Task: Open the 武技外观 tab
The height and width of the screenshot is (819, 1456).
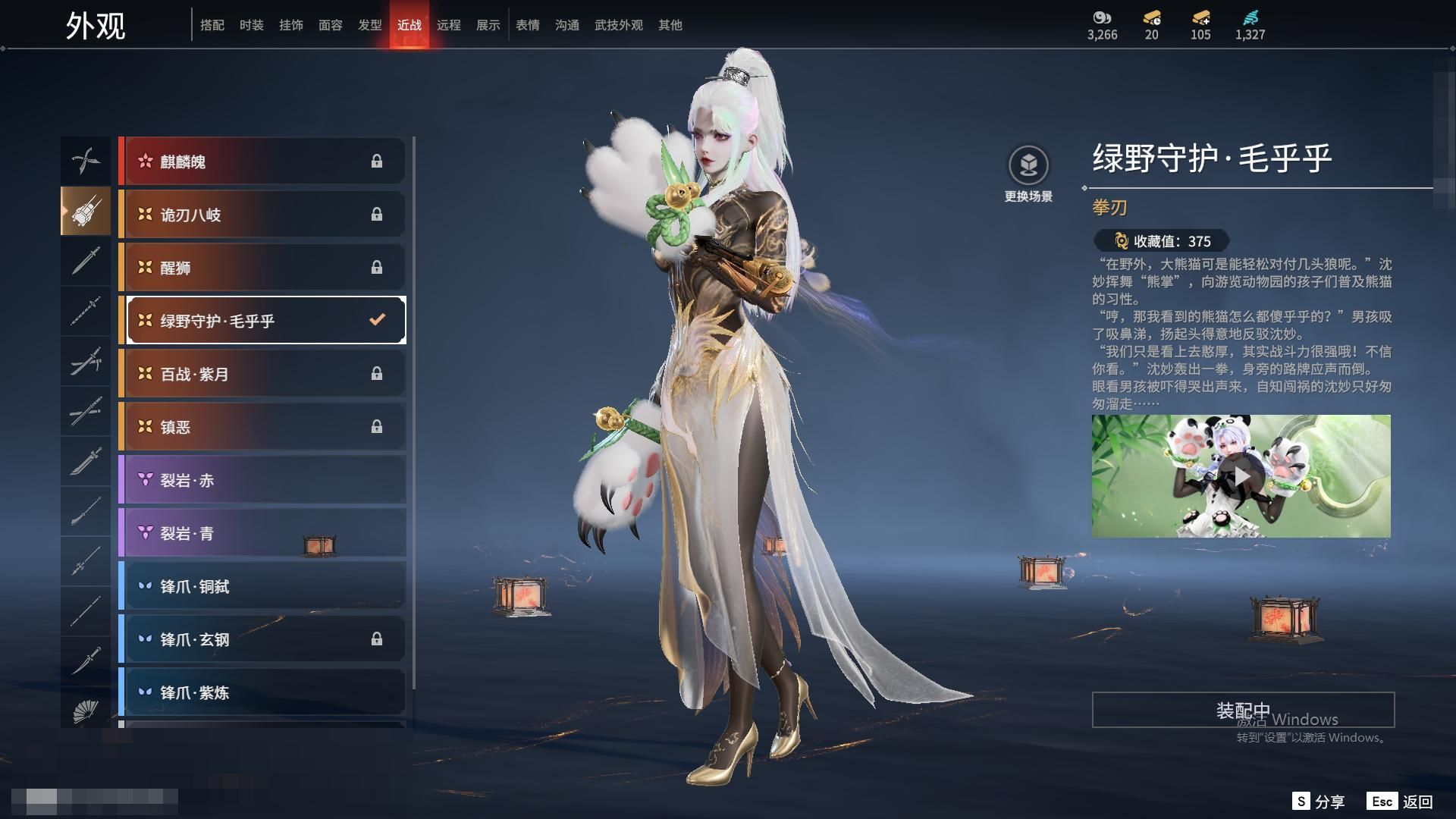Action: (618, 25)
